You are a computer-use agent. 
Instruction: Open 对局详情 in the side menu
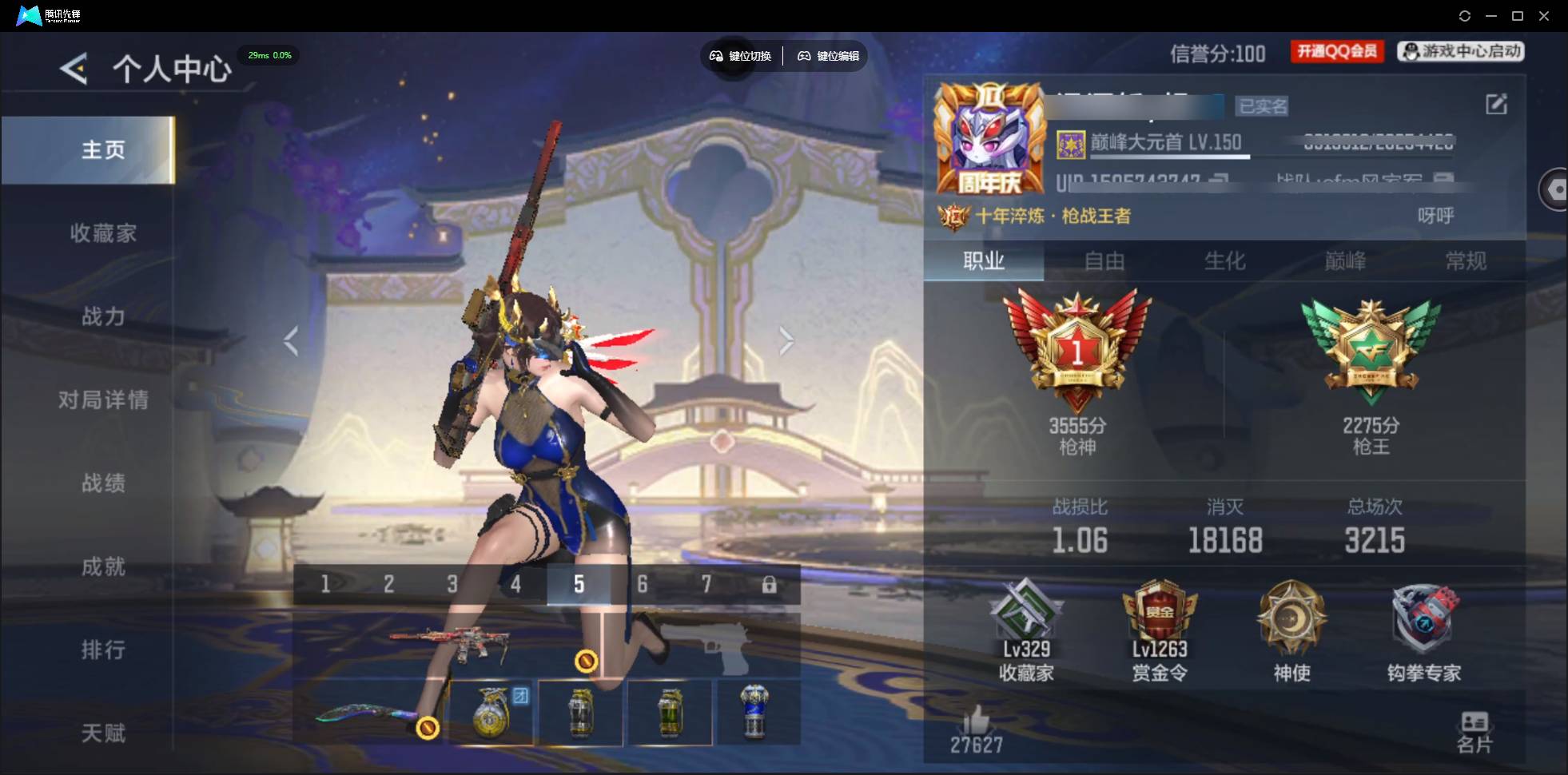[x=103, y=399]
